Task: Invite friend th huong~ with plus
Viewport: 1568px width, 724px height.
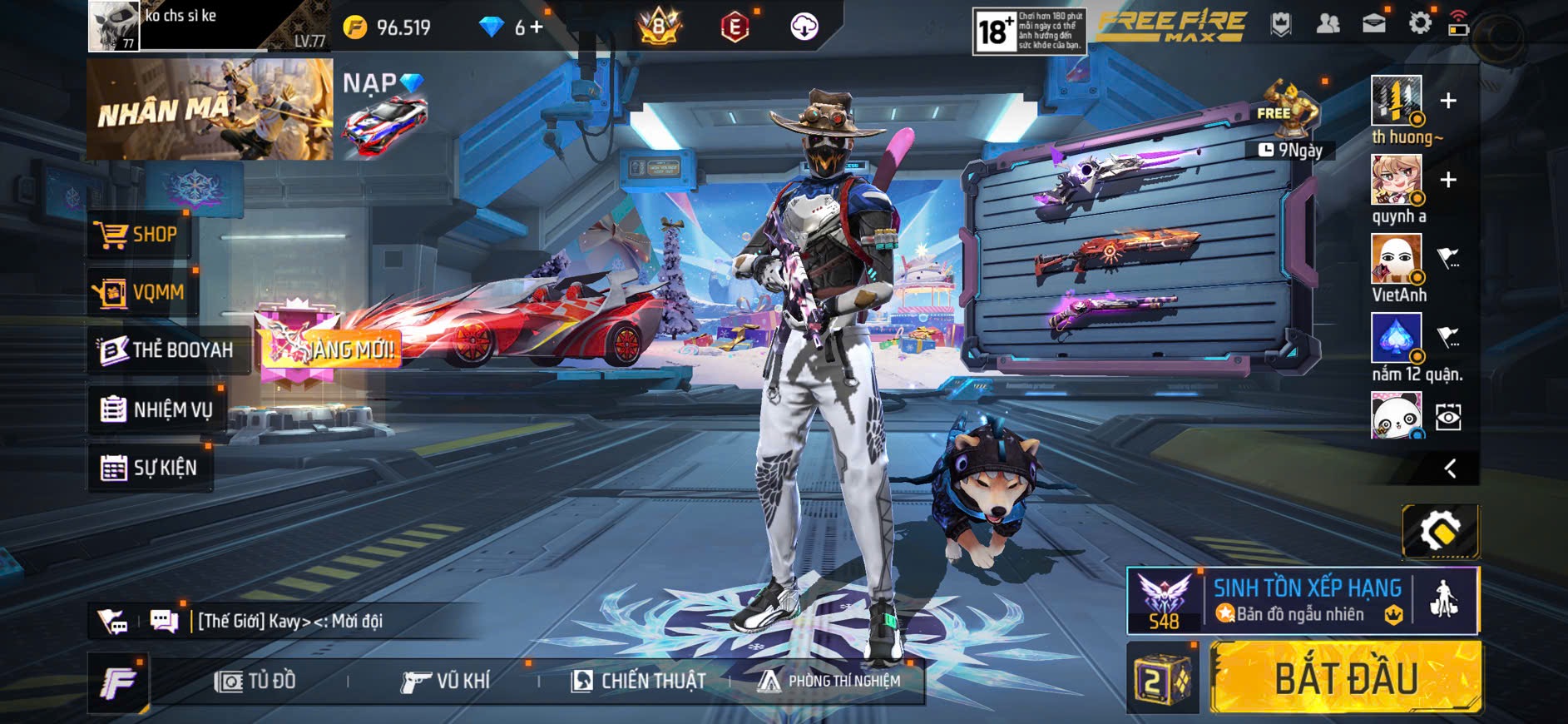Action: pyautogui.click(x=1448, y=101)
